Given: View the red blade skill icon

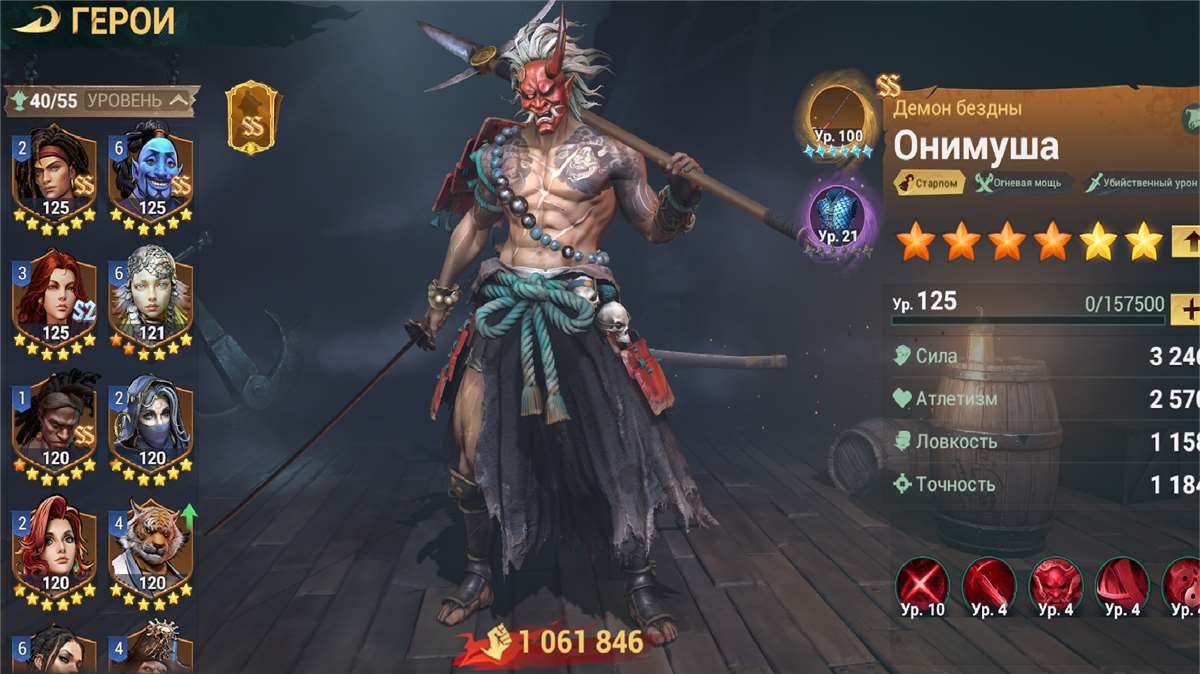Looking at the screenshot, I should (x=989, y=585).
